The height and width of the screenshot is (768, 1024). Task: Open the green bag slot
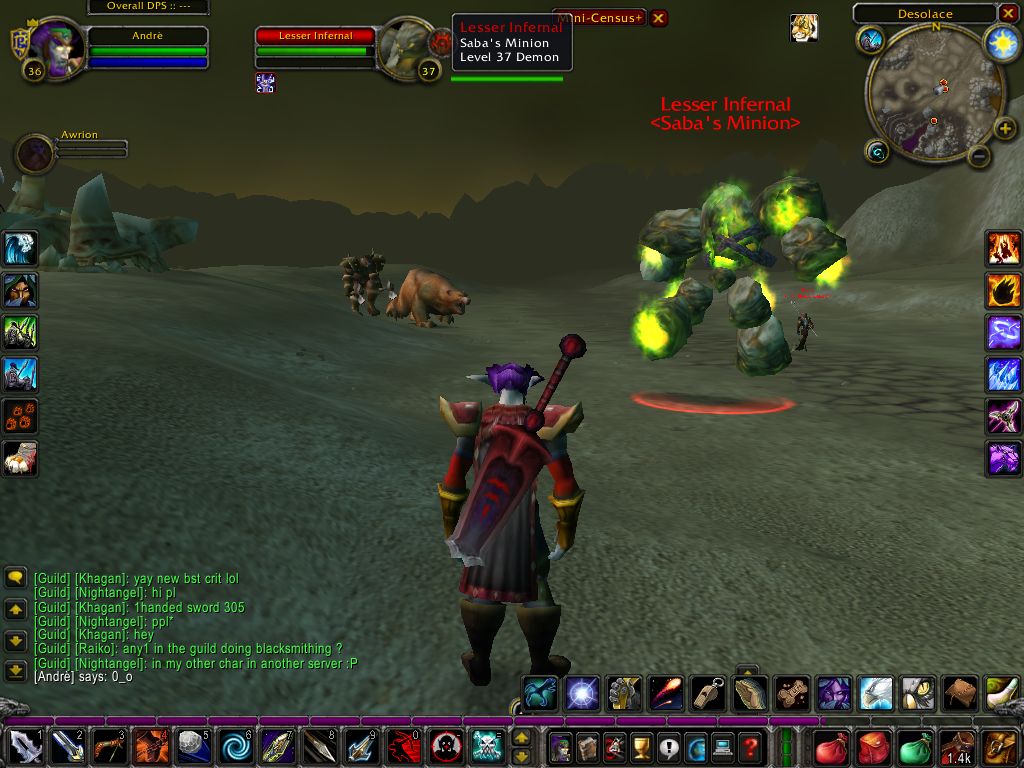(x=915, y=747)
